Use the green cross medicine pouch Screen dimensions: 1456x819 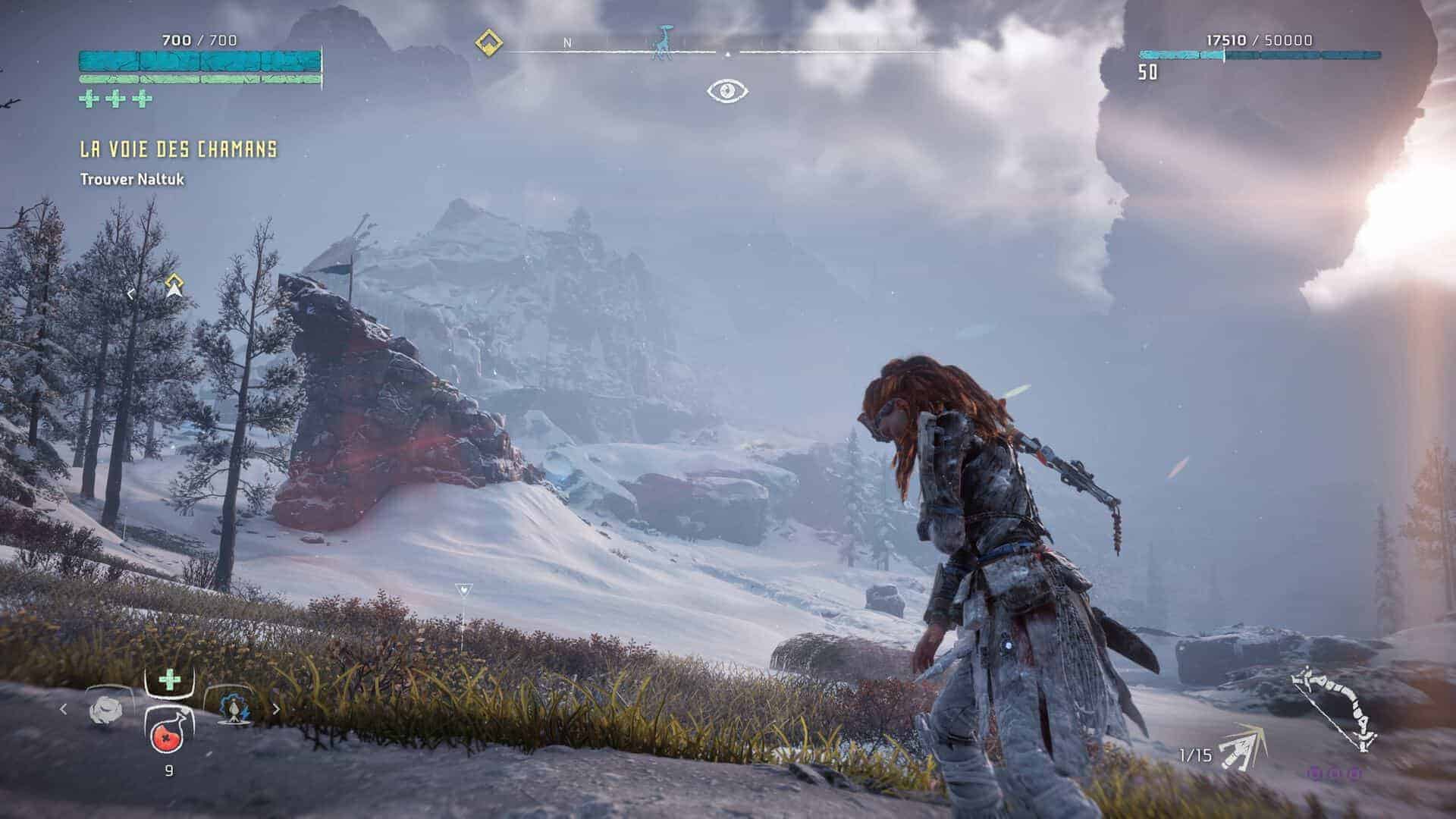coord(169,679)
